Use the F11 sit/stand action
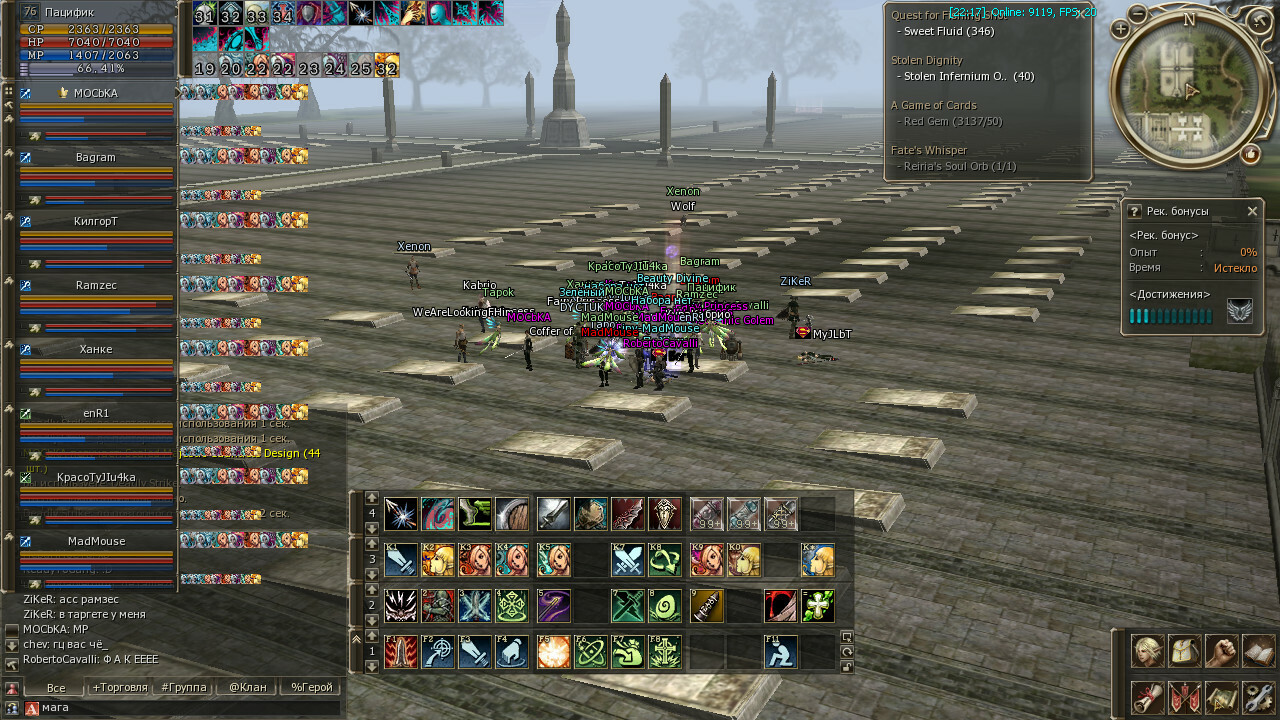Image resolution: width=1280 pixels, height=720 pixels. [781, 652]
